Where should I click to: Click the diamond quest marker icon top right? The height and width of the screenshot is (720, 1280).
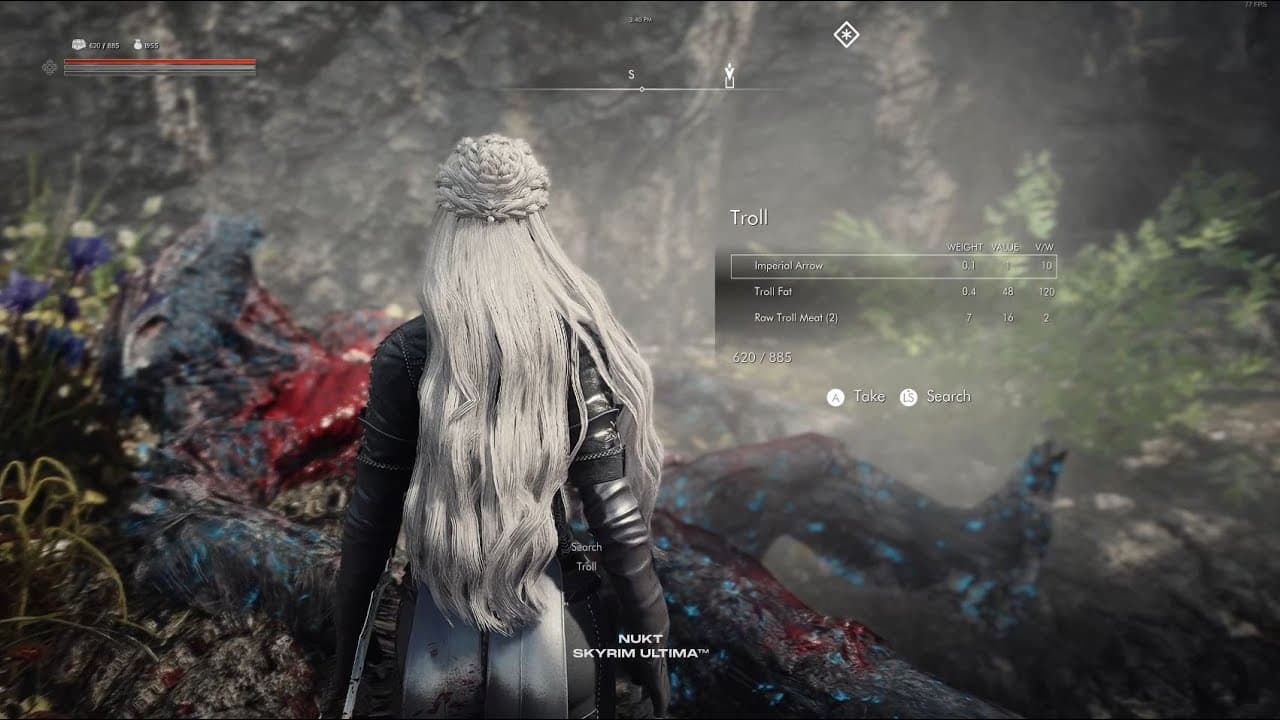(845, 35)
